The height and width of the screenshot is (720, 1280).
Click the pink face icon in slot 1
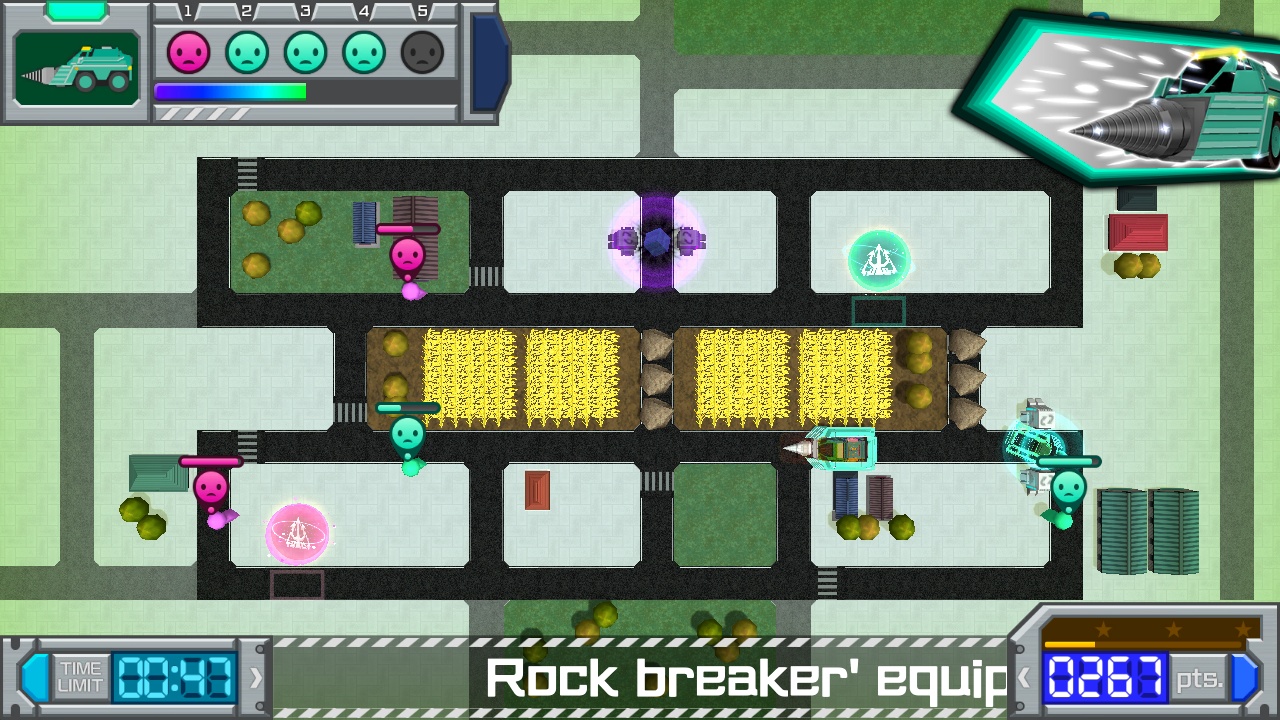pos(189,52)
